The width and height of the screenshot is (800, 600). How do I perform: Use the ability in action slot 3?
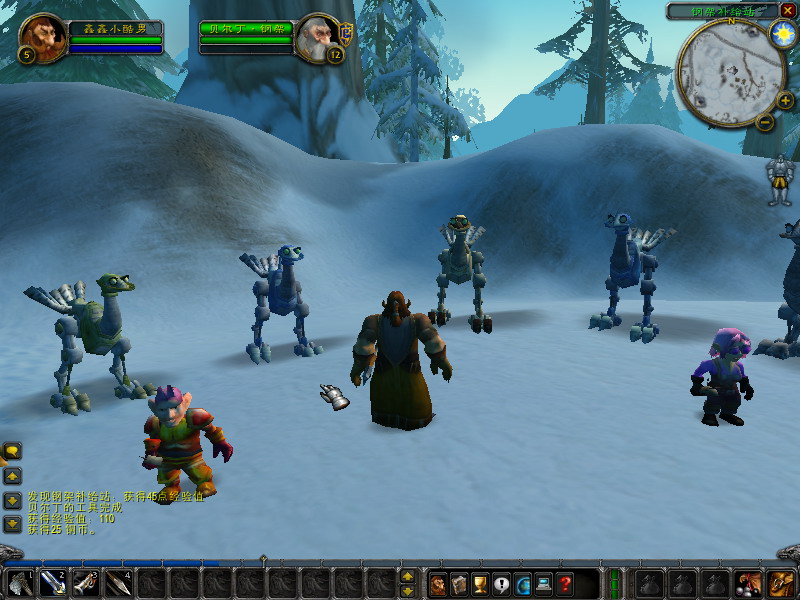[87, 583]
